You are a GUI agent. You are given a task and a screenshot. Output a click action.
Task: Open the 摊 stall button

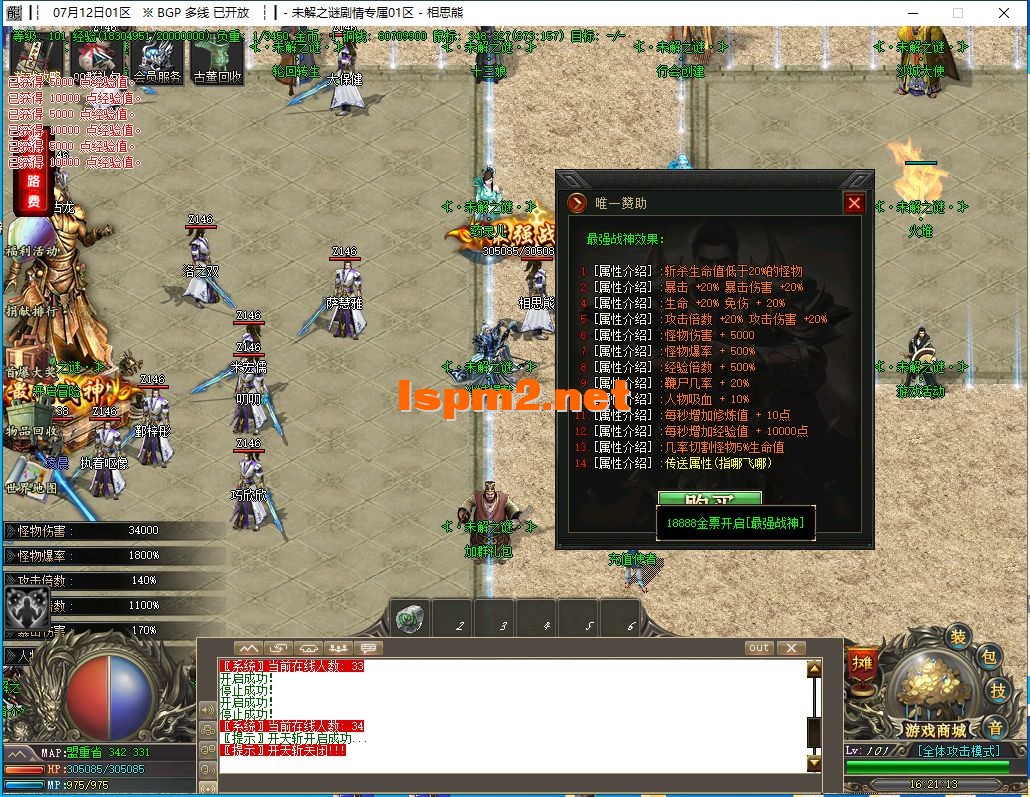click(x=862, y=663)
